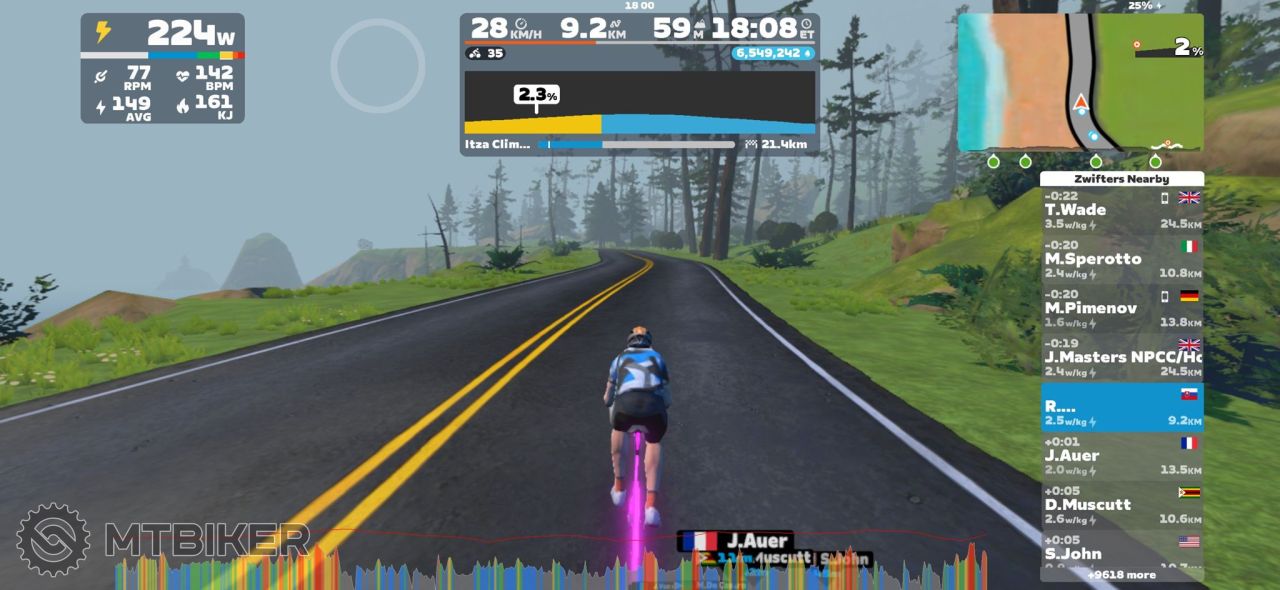Click J.Masters NPCC rider entry
Image resolution: width=1280 pixels, height=590 pixels.
[1121, 358]
